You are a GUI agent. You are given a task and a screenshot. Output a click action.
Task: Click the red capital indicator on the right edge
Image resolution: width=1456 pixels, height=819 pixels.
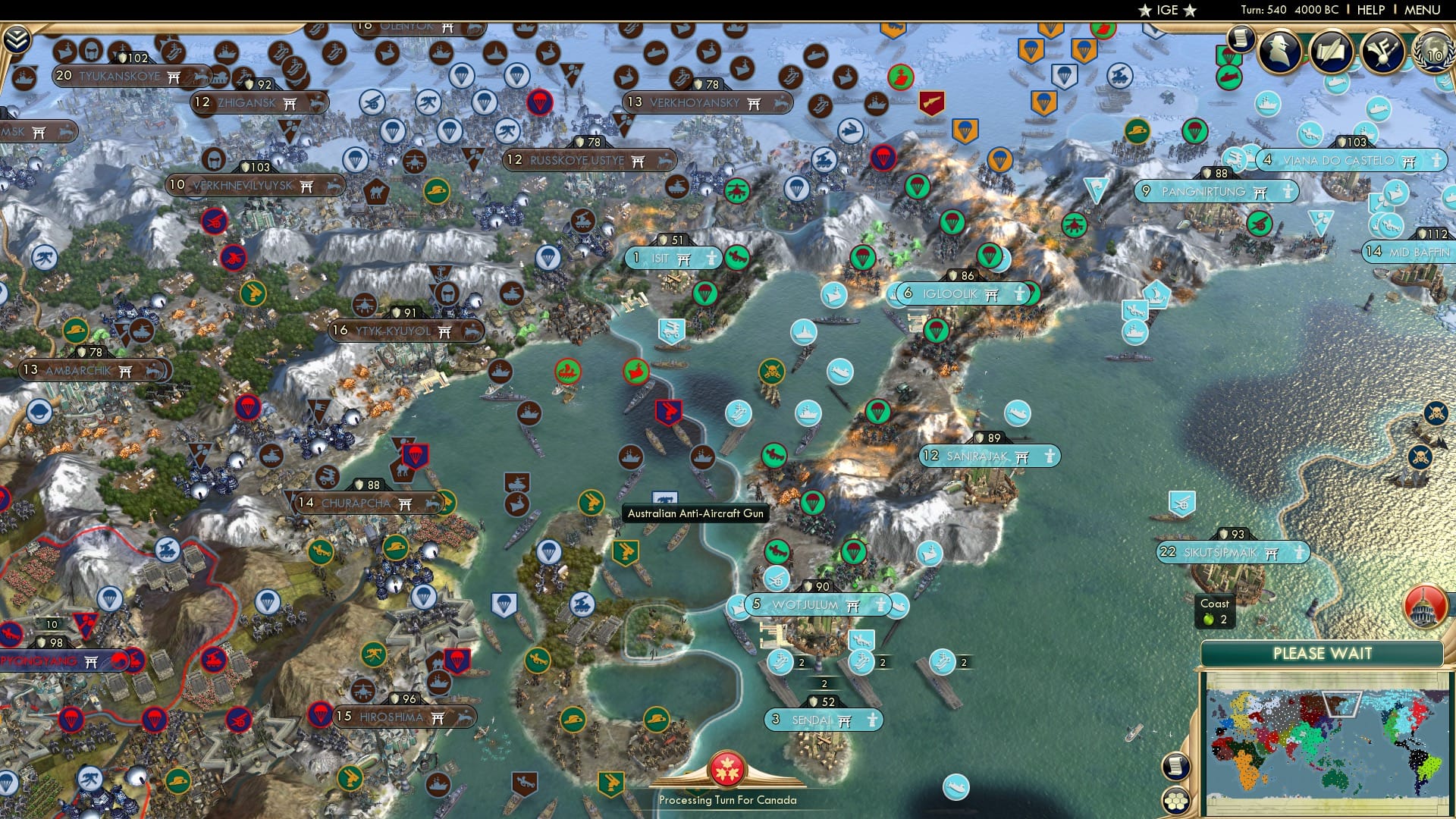1424,607
